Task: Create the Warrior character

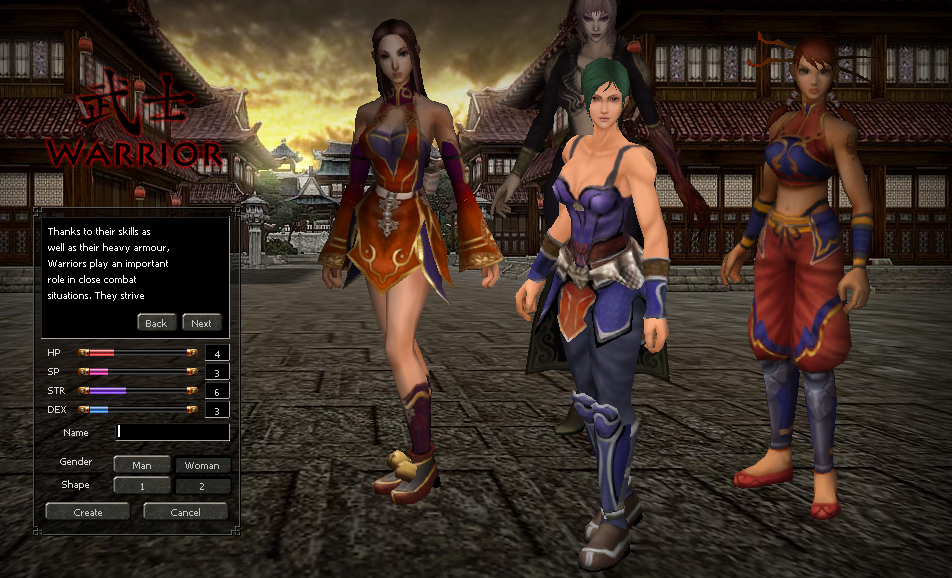Action: pos(88,512)
